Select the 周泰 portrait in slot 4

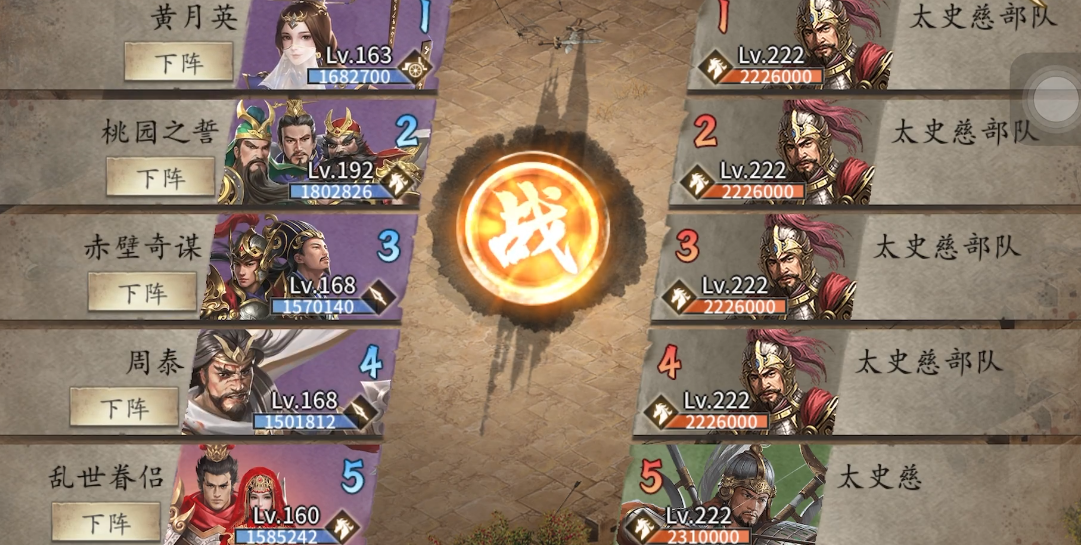258,380
